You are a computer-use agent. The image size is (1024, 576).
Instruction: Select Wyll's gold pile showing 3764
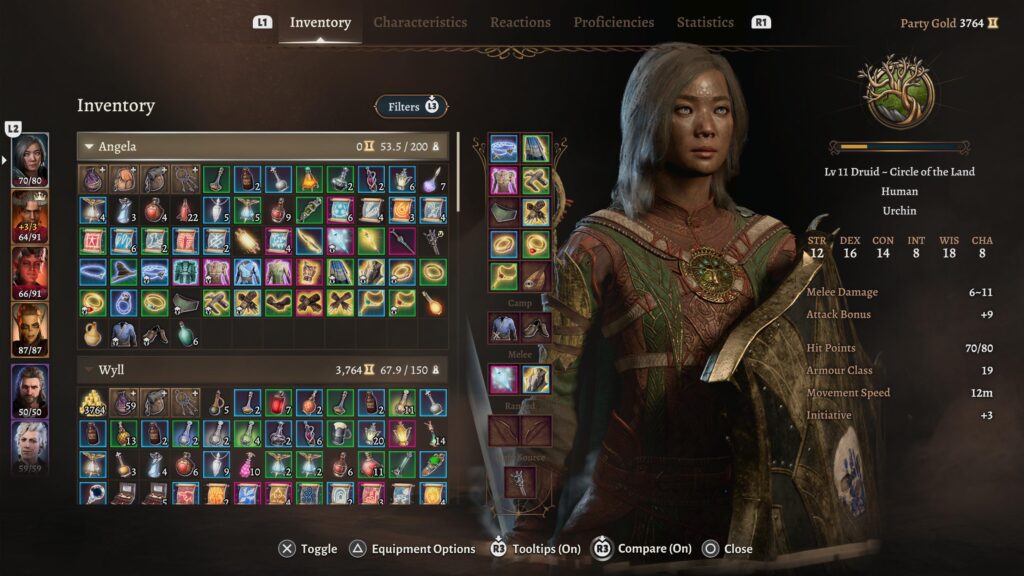point(92,403)
